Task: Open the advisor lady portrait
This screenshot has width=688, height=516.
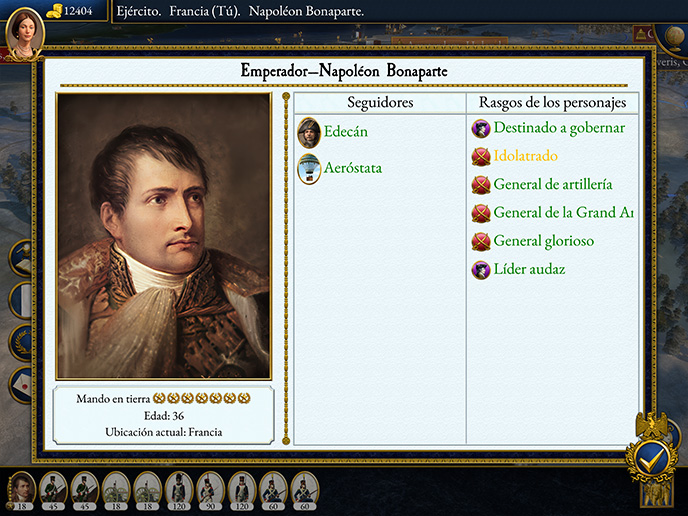Action: point(24,29)
